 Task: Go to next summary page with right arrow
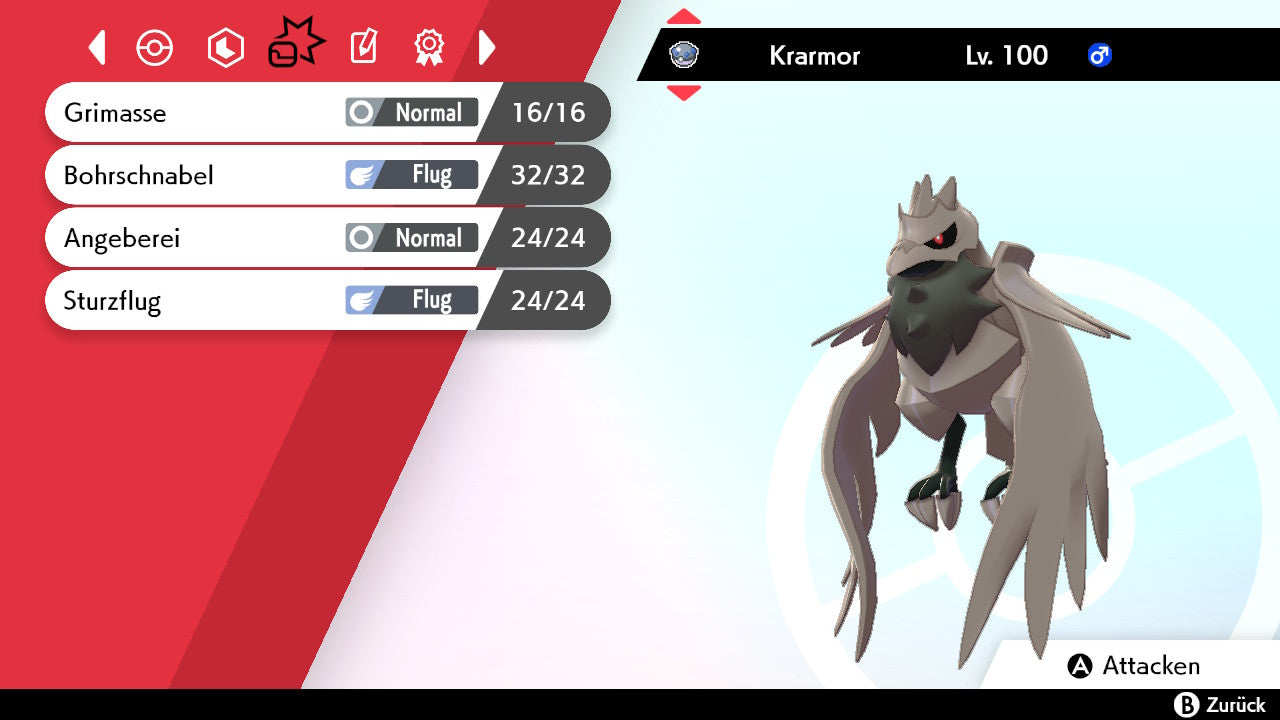pos(487,47)
